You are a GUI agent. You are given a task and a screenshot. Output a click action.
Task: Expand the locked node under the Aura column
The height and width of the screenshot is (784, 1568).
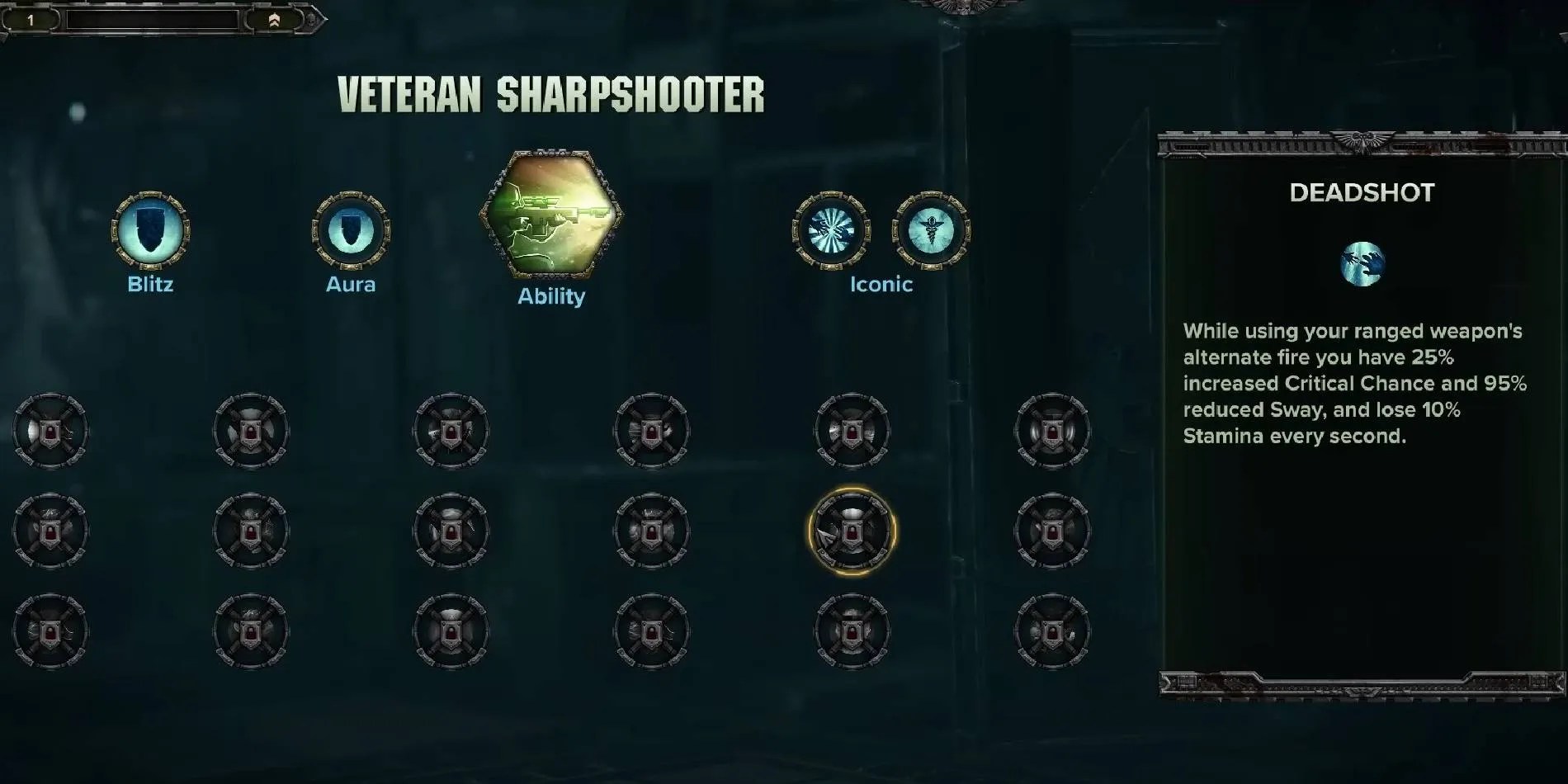[250, 429]
